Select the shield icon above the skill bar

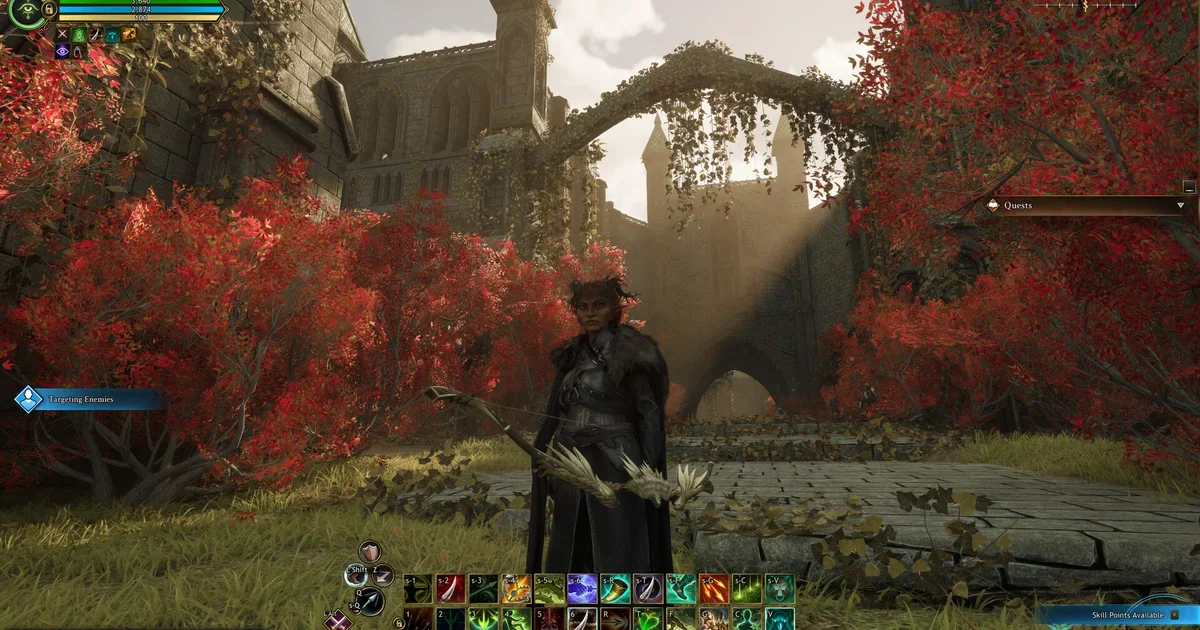tap(370, 551)
